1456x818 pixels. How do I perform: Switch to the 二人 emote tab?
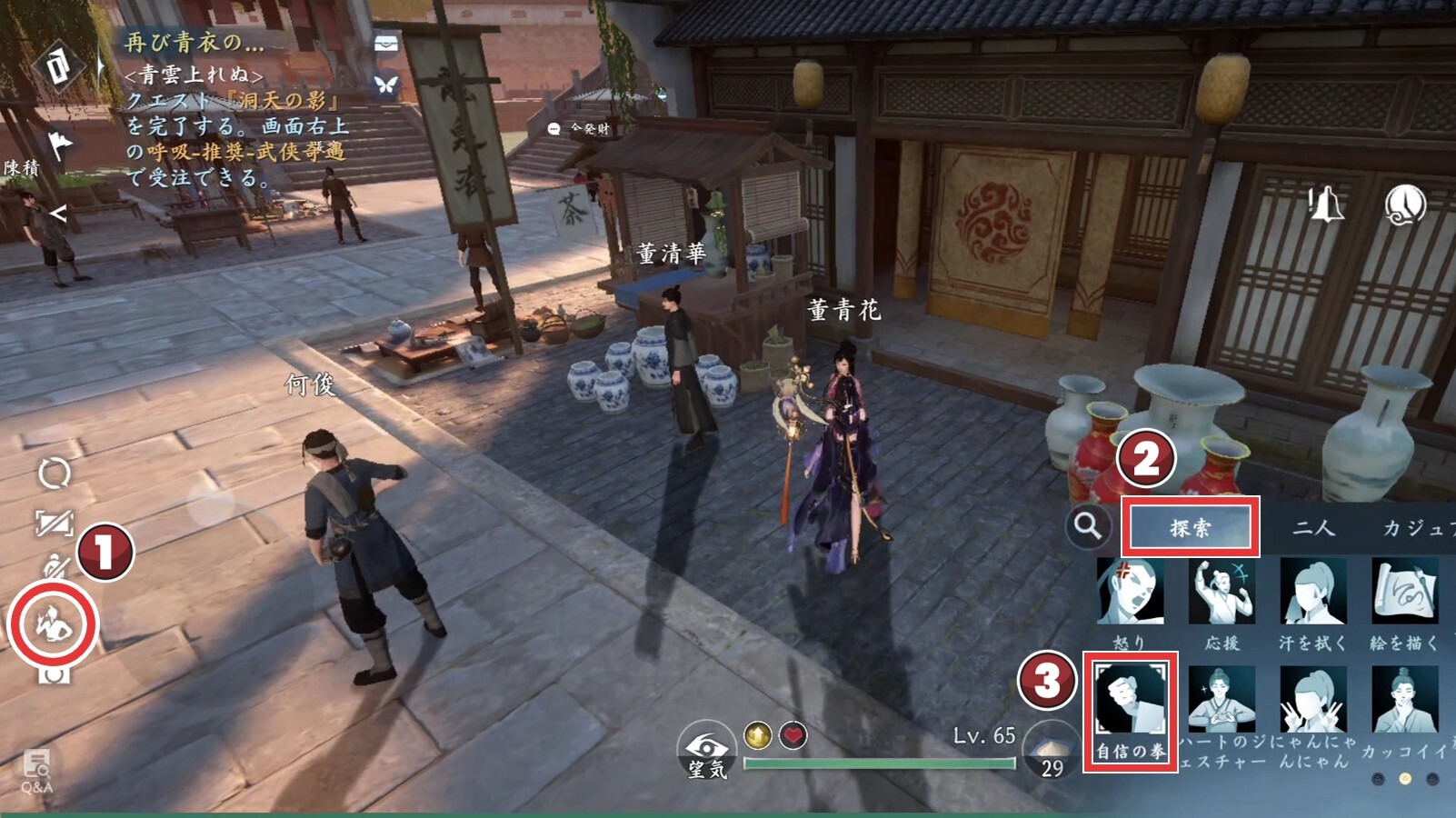1313,527
